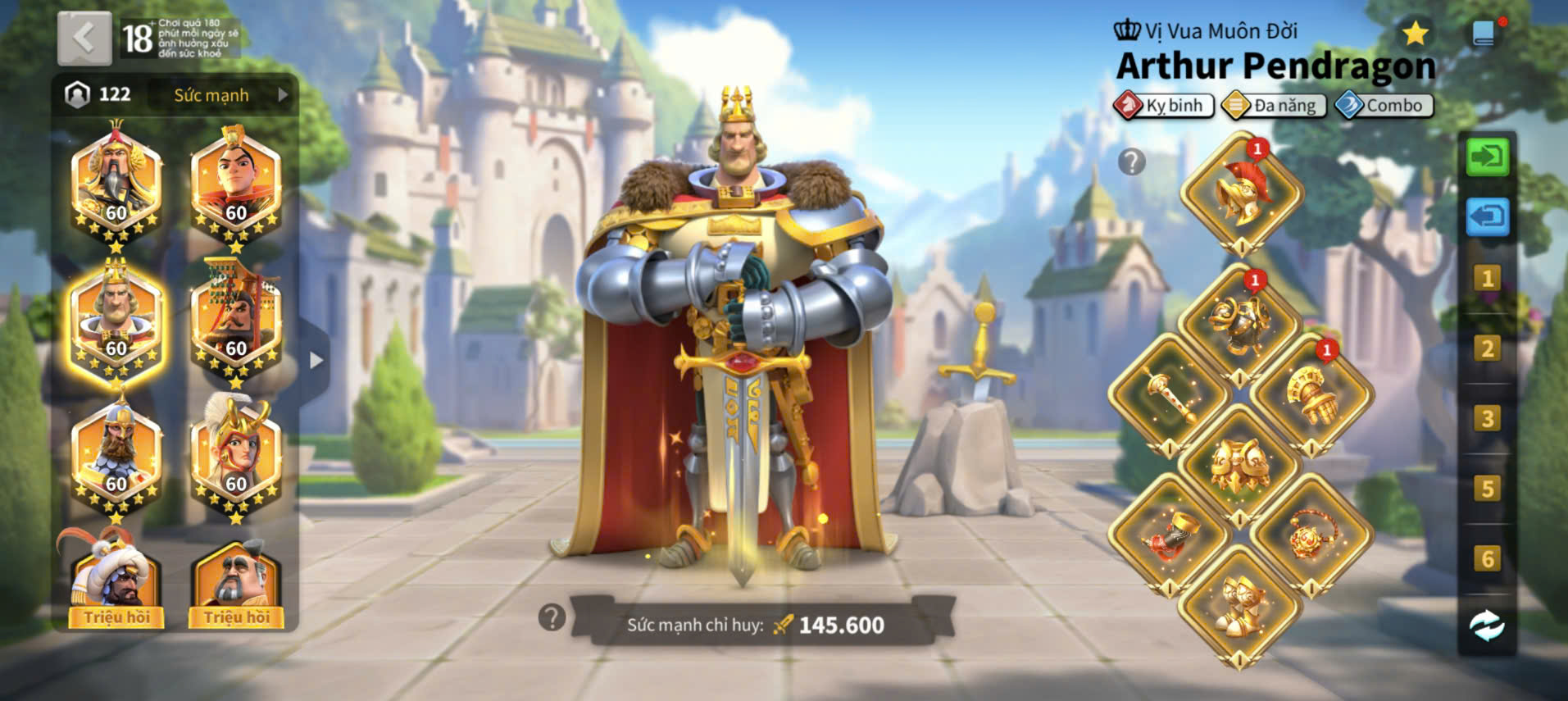This screenshot has height=701, width=1568.
Task: Go back using the arrow button
Action: [x=84, y=38]
